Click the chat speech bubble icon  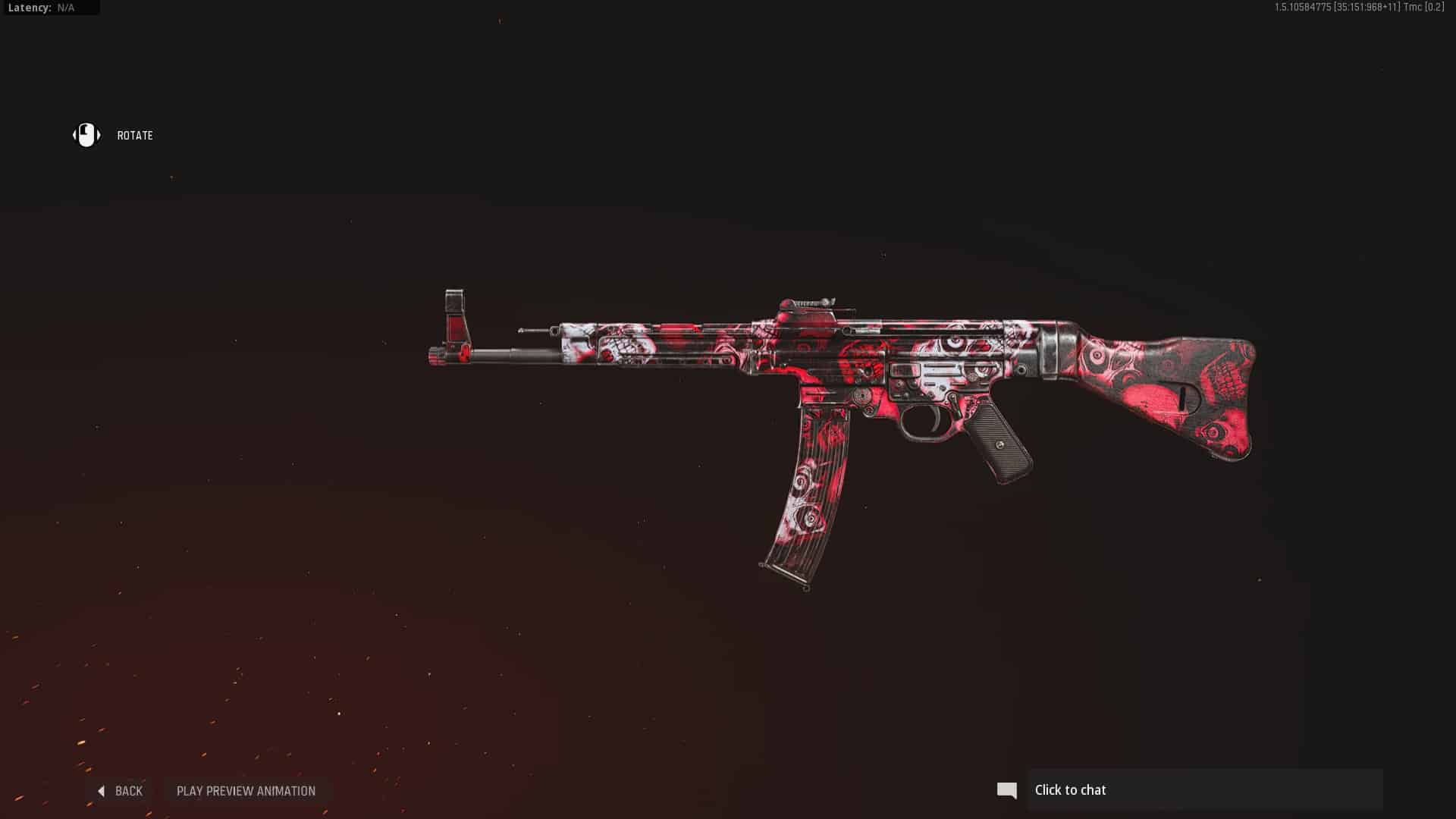point(1006,790)
